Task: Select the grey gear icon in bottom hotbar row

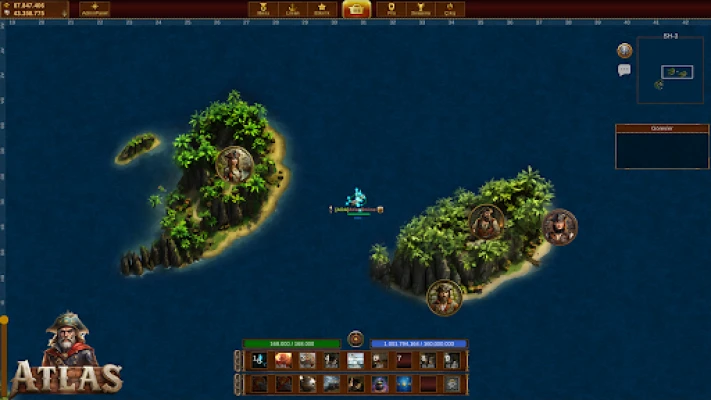Action: pos(452,383)
